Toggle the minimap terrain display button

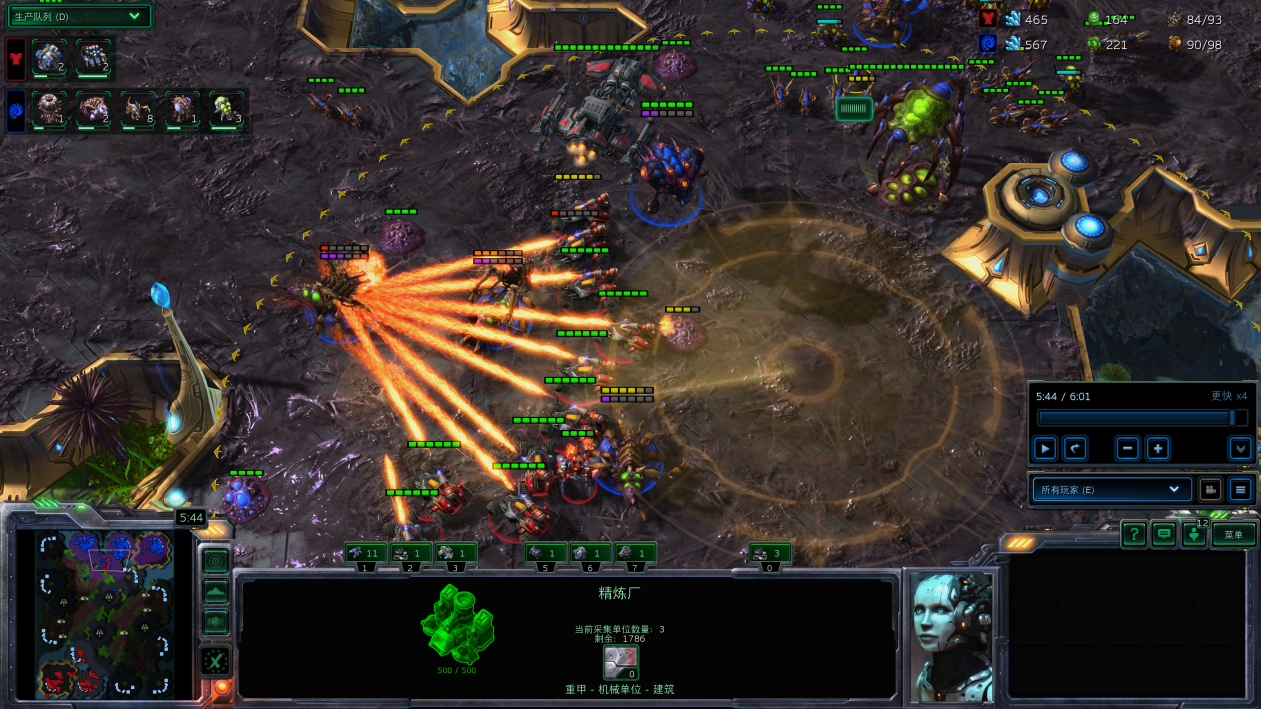pyautogui.click(x=215, y=592)
